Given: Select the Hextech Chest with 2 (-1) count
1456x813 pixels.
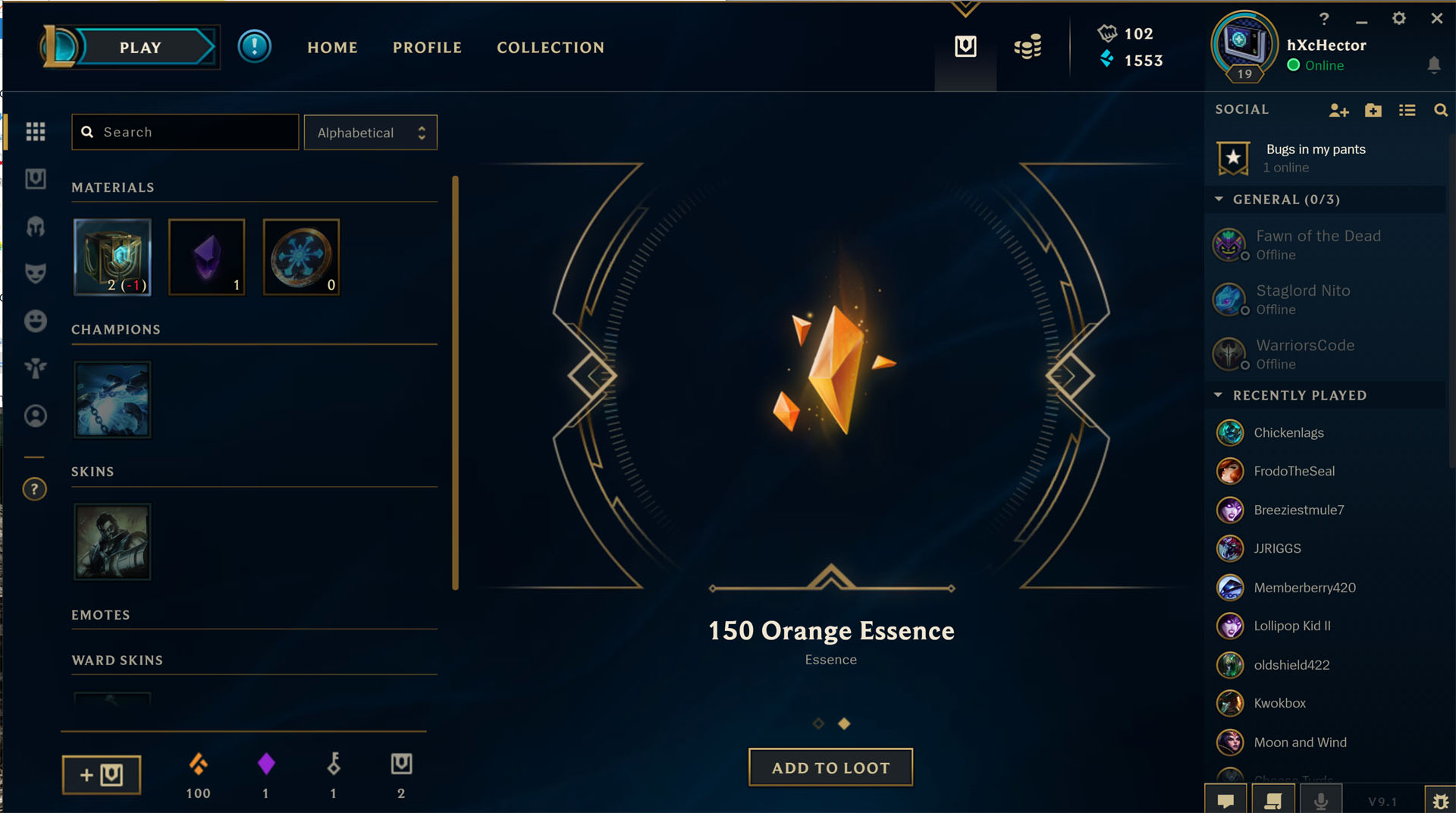Looking at the screenshot, I should click(112, 257).
